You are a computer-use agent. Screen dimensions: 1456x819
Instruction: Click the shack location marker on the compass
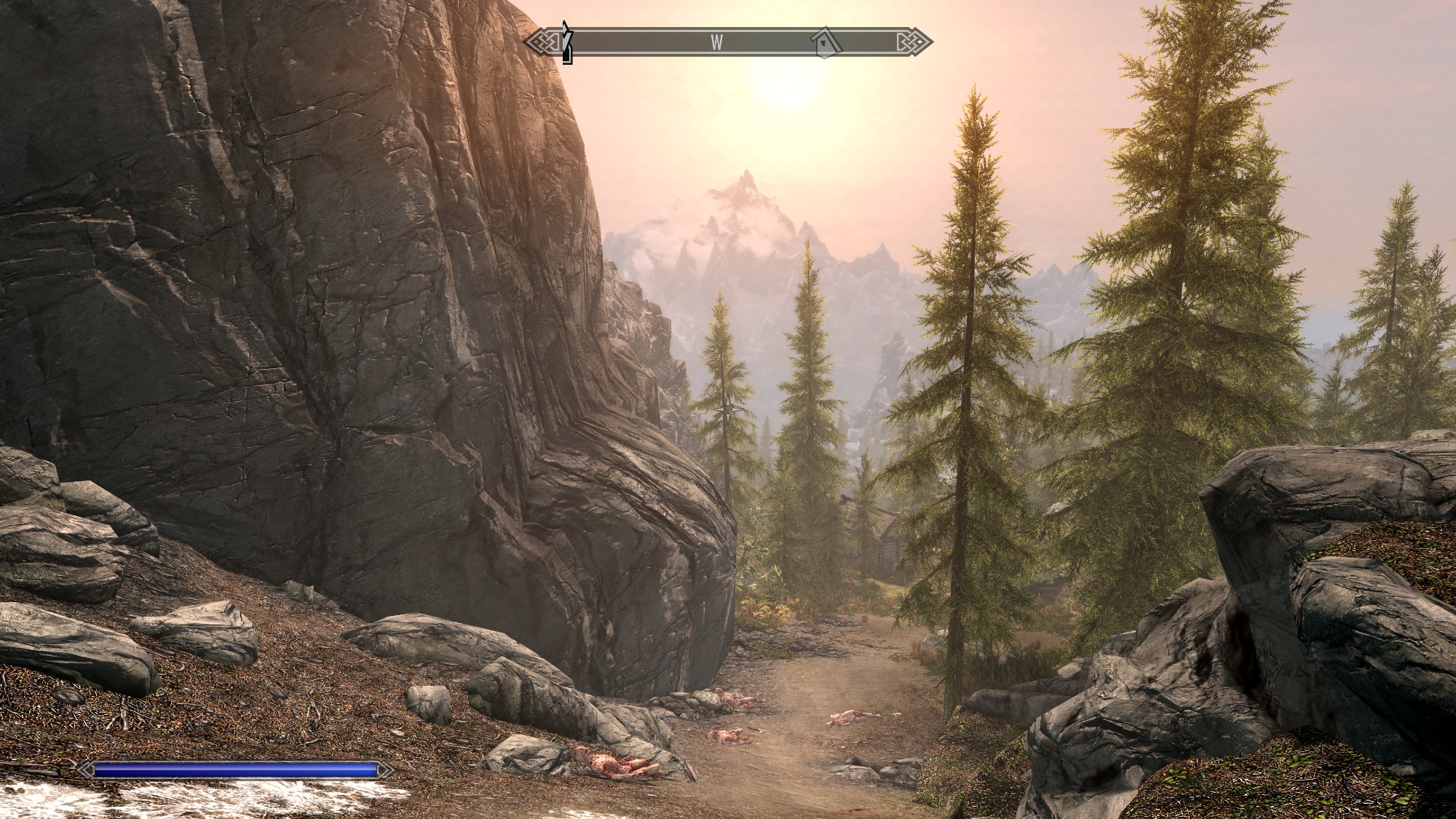[x=825, y=43]
